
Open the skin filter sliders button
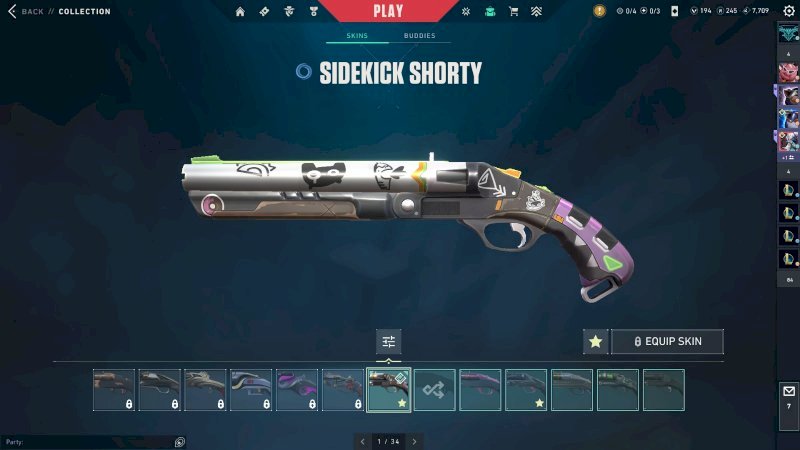pos(389,341)
